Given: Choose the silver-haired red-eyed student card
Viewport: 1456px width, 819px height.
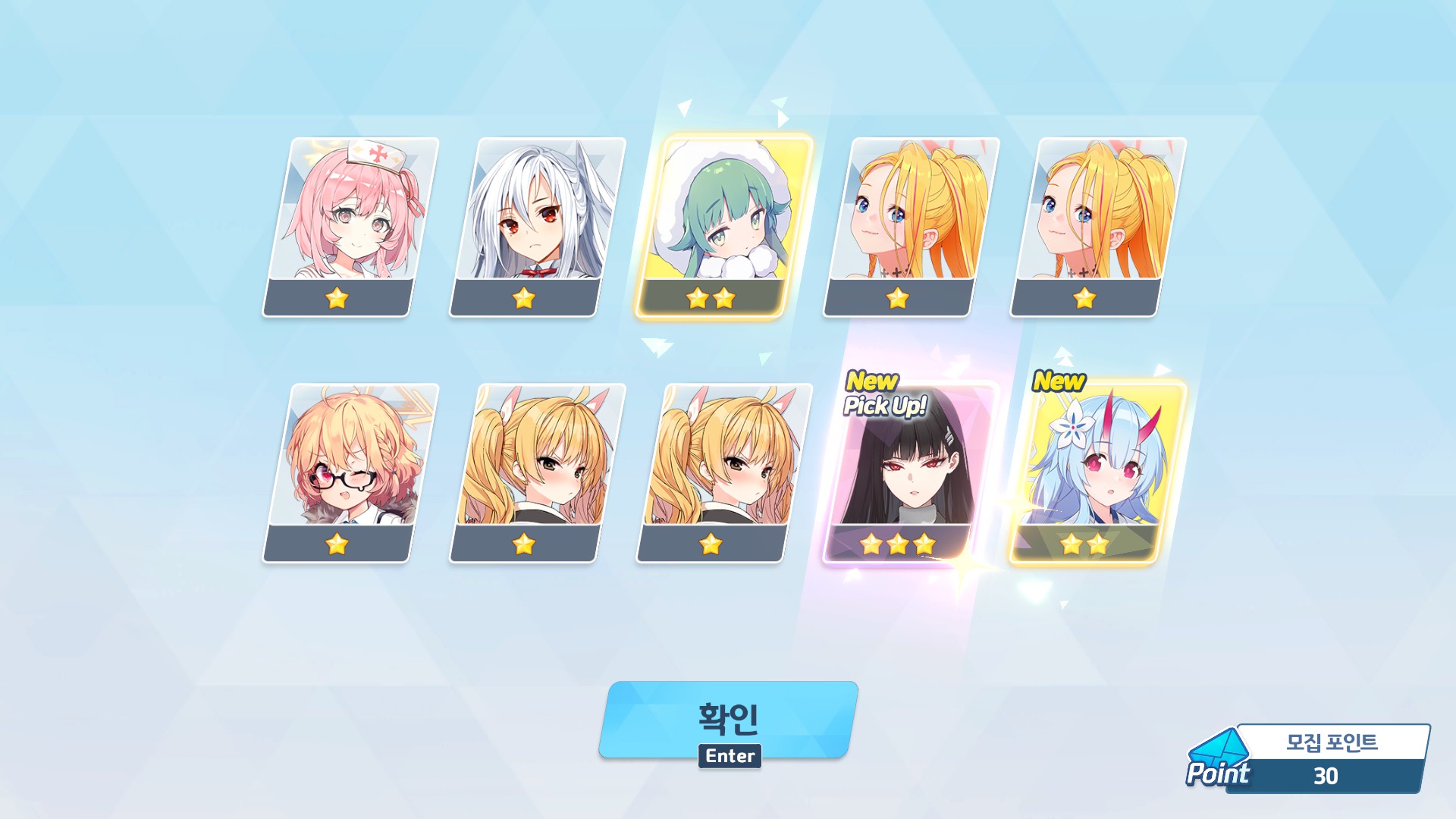Looking at the screenshot, I should coord(537,226).
